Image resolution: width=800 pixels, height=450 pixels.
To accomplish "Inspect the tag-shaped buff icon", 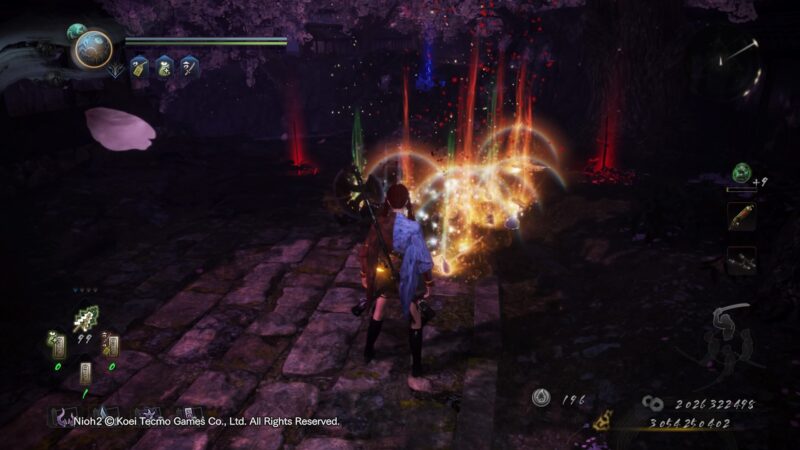I will pos(139,67).
